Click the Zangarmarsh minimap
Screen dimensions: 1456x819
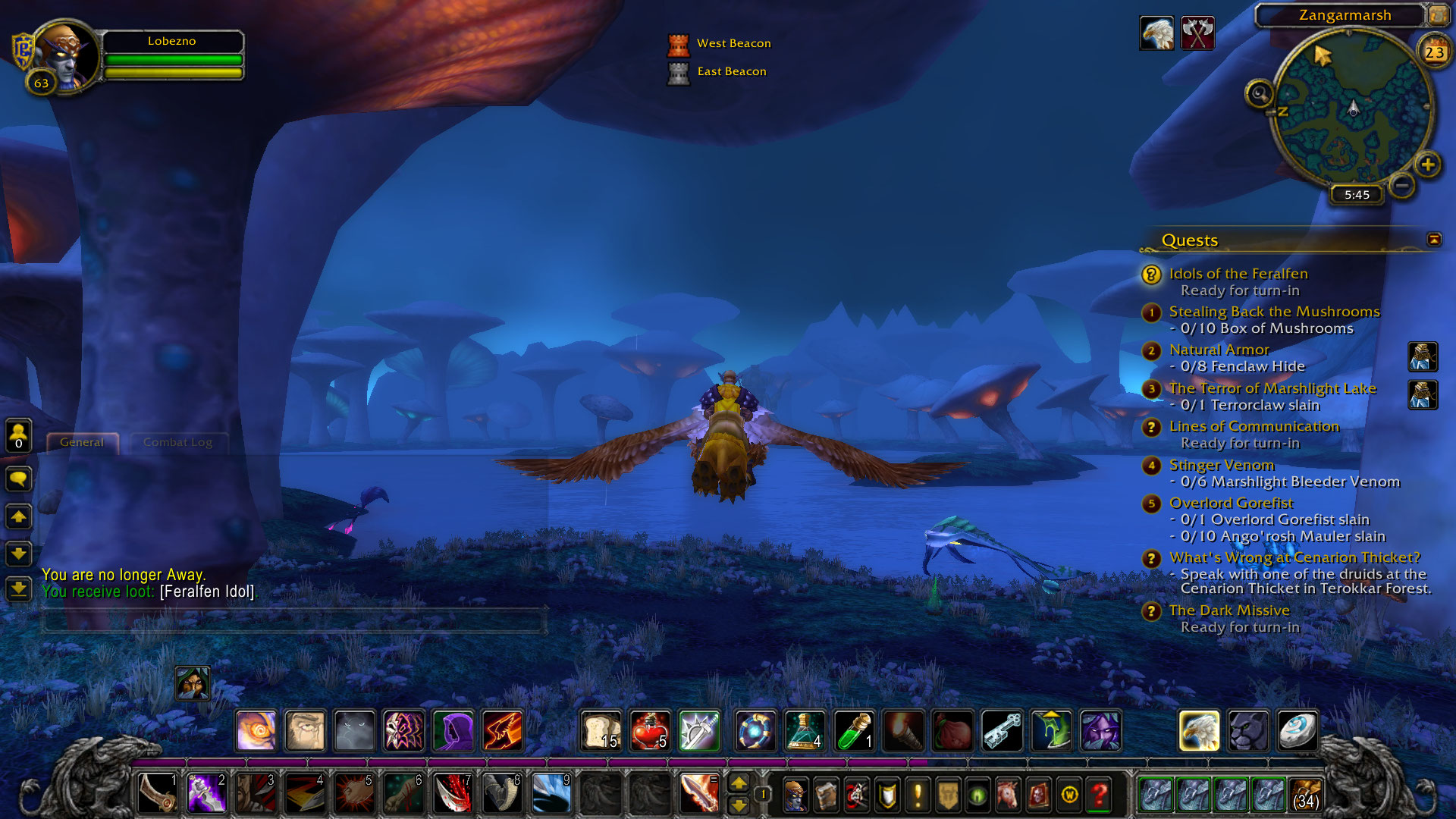pyautogui.click(x=1351, y=106)
